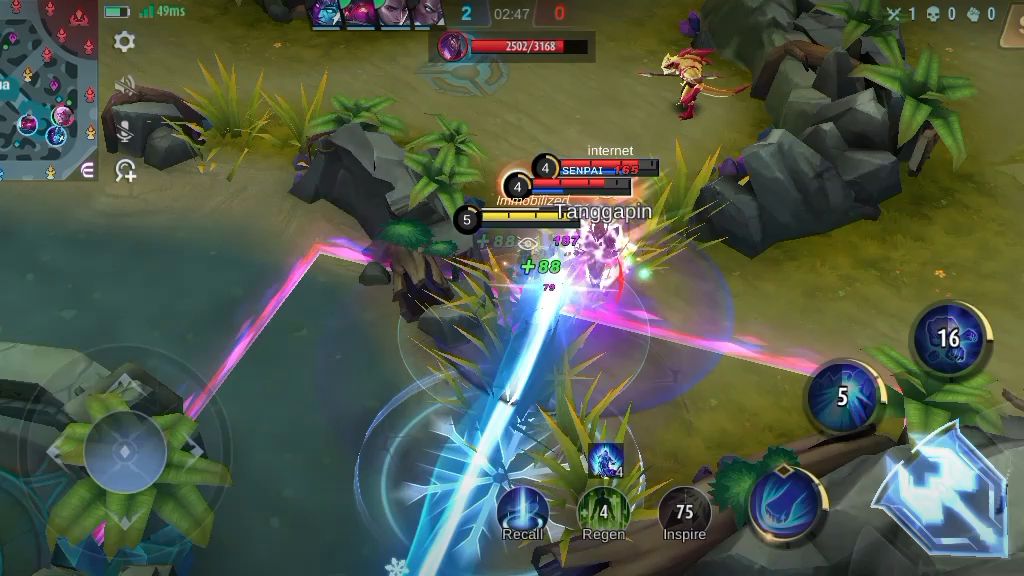
Task: Select the small hero buff icon above Regen
Action: pyautogui.click(x=606, y=460)
